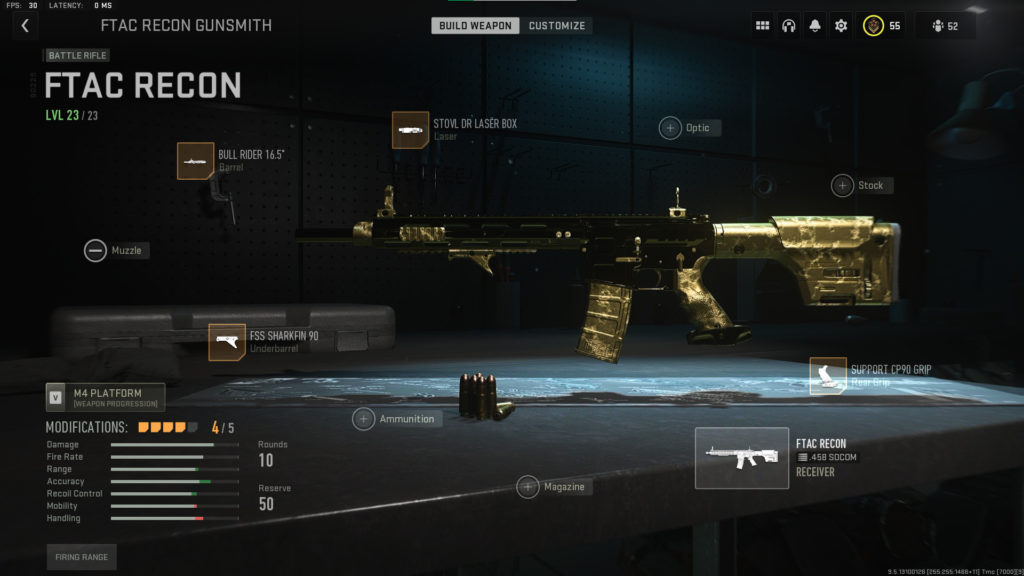1024x576 pixels.
Task: Open the settings gear icon
Action: [x=841, y=26]
